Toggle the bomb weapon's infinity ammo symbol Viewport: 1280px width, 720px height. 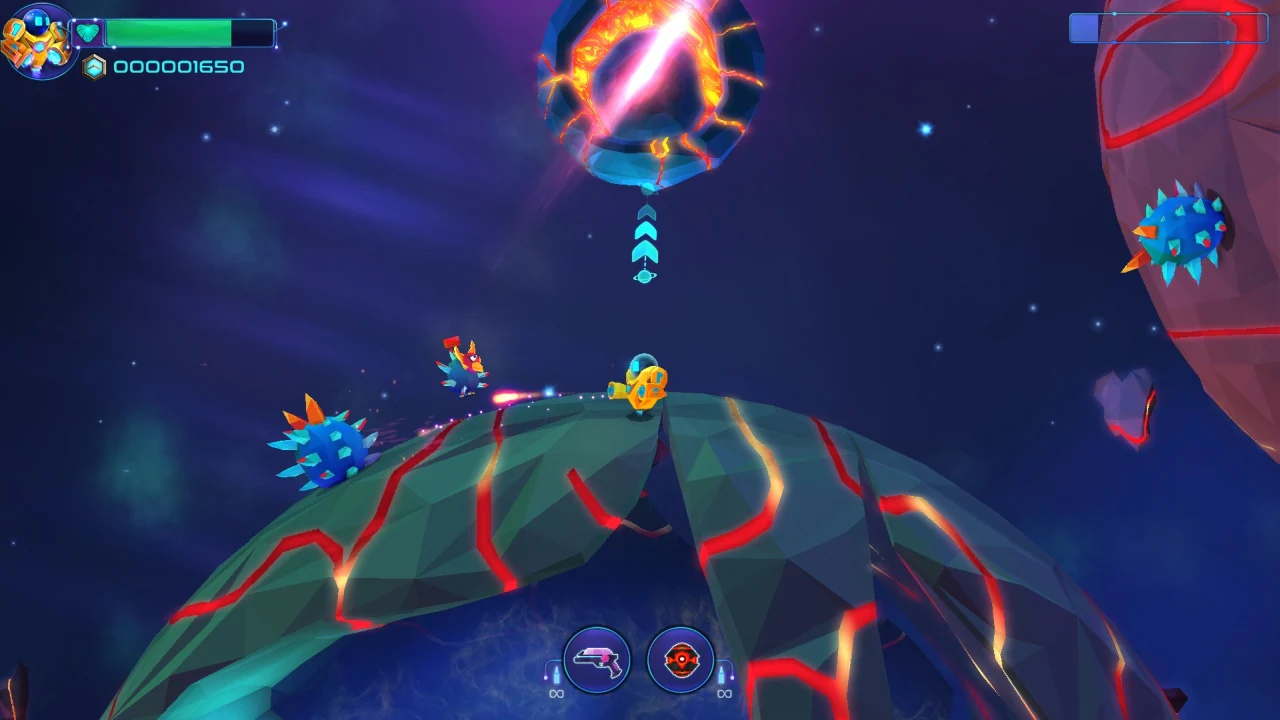click(x=725, y=694)
